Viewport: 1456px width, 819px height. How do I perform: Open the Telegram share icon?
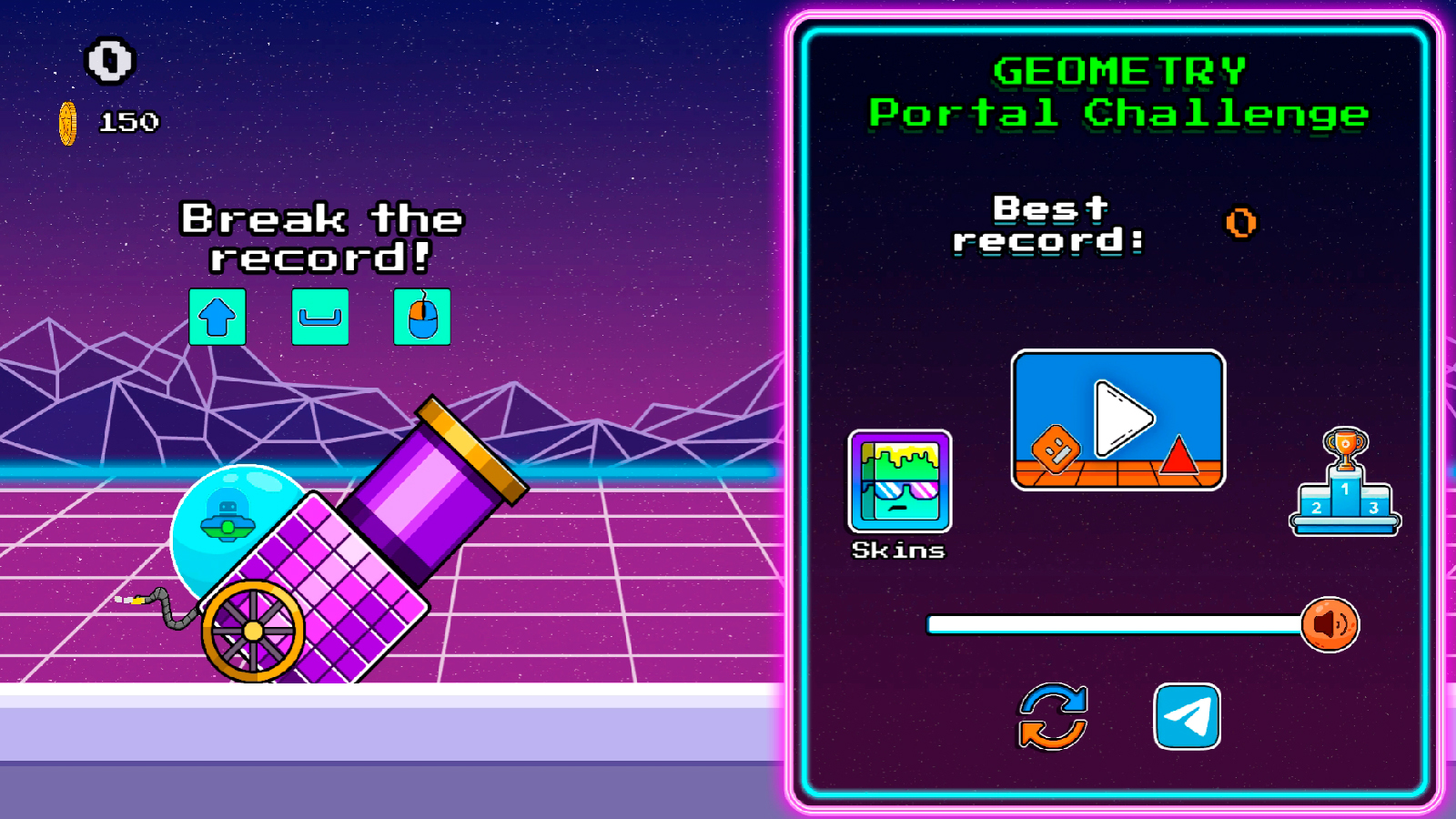(x=1188, y=716)
